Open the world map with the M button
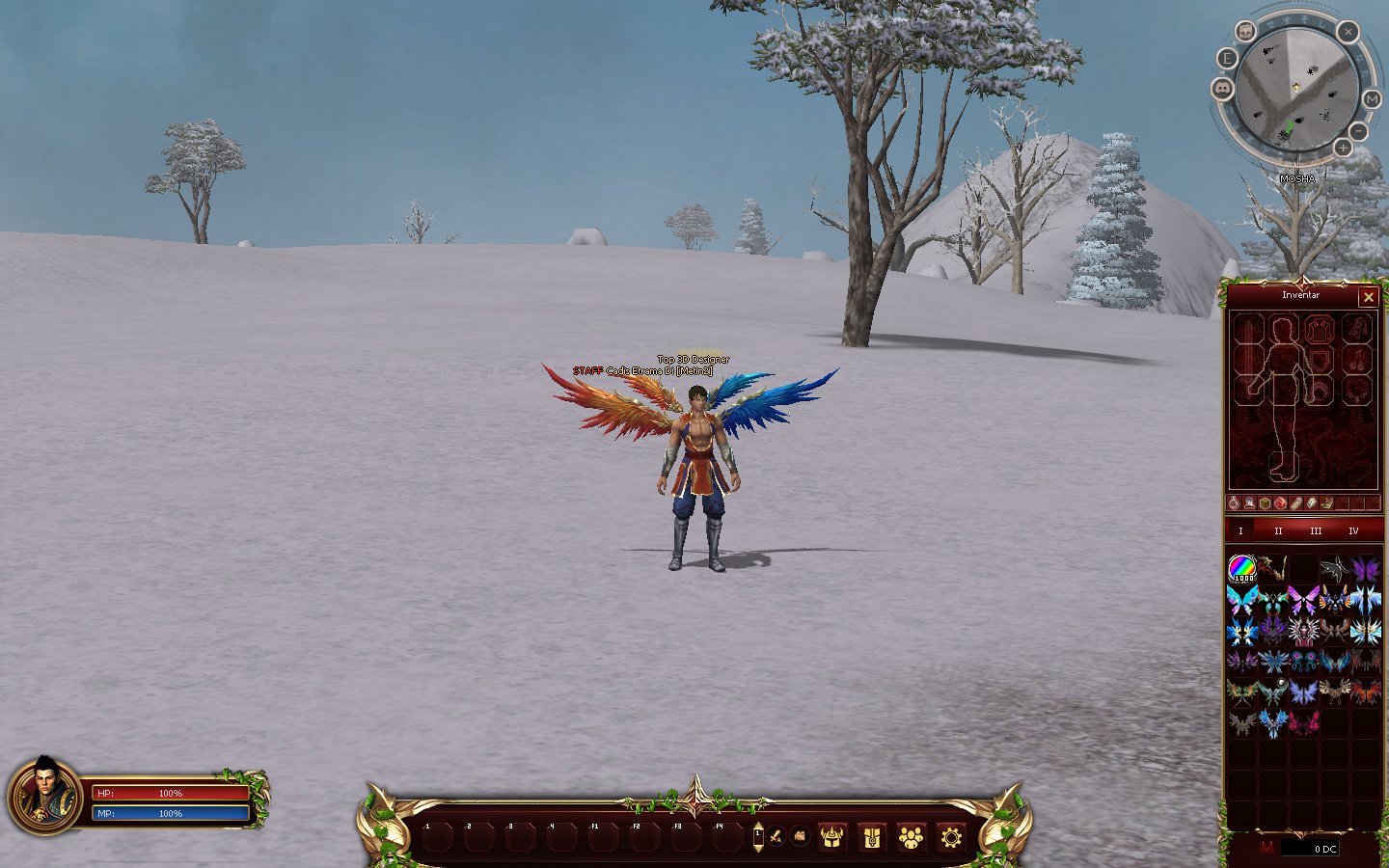 point(1372,99)
